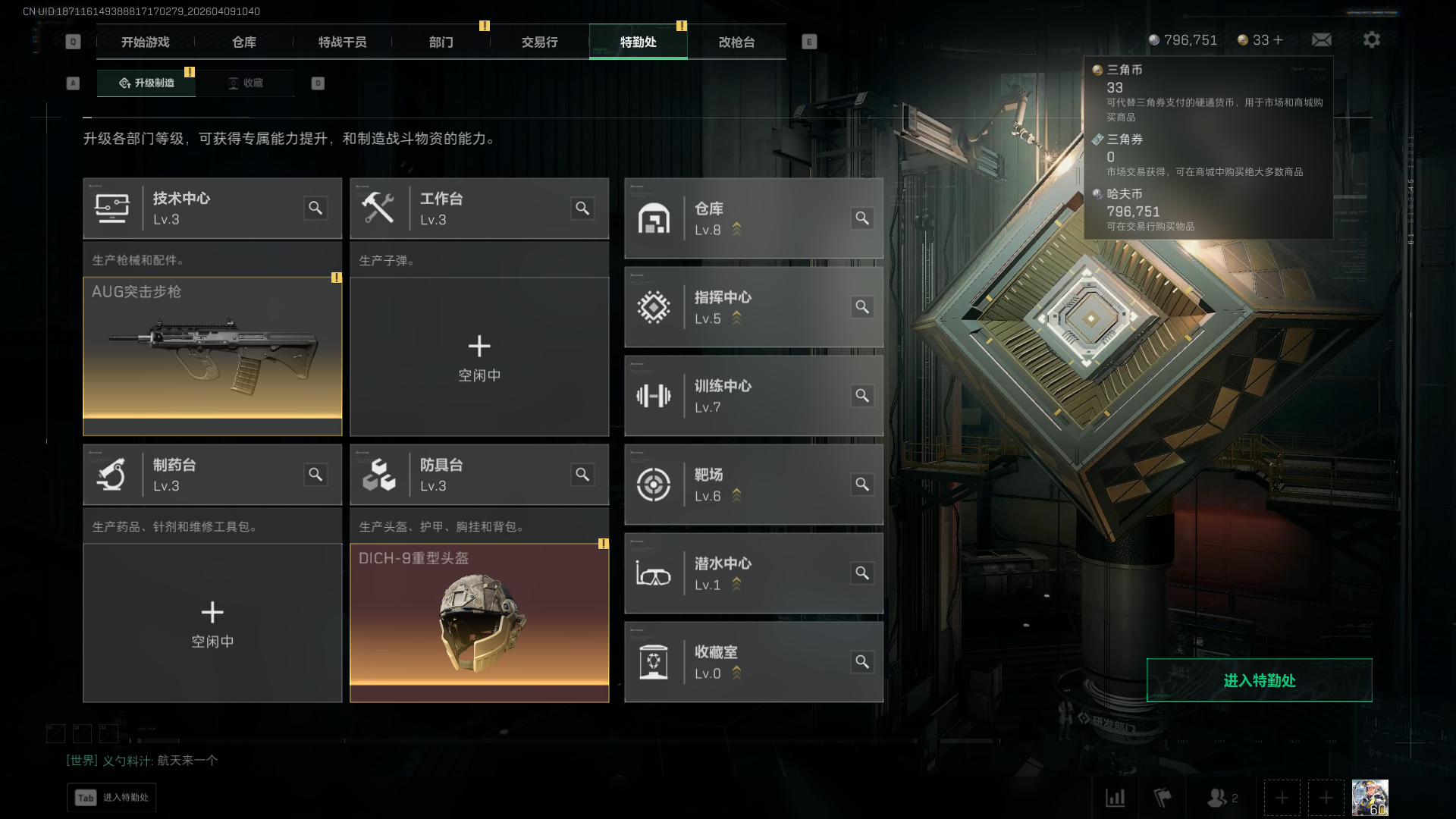Open the 部门 tab
The width and height of the screenshot is (1456, 819).
coord(441,42)
